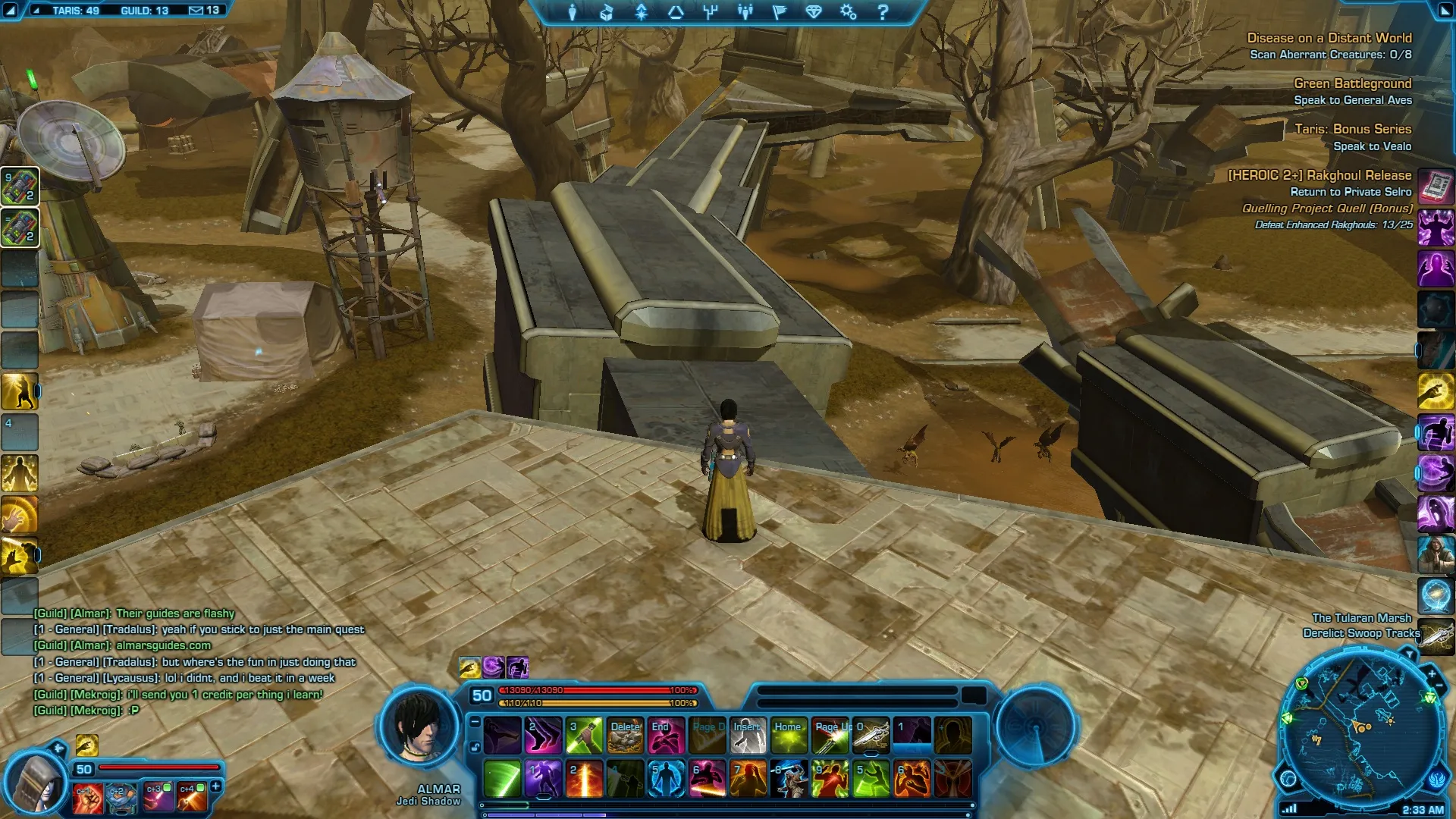Zoom out the minimap with the minus button
Viewport: 1456px width, 819px height.
1439,686
